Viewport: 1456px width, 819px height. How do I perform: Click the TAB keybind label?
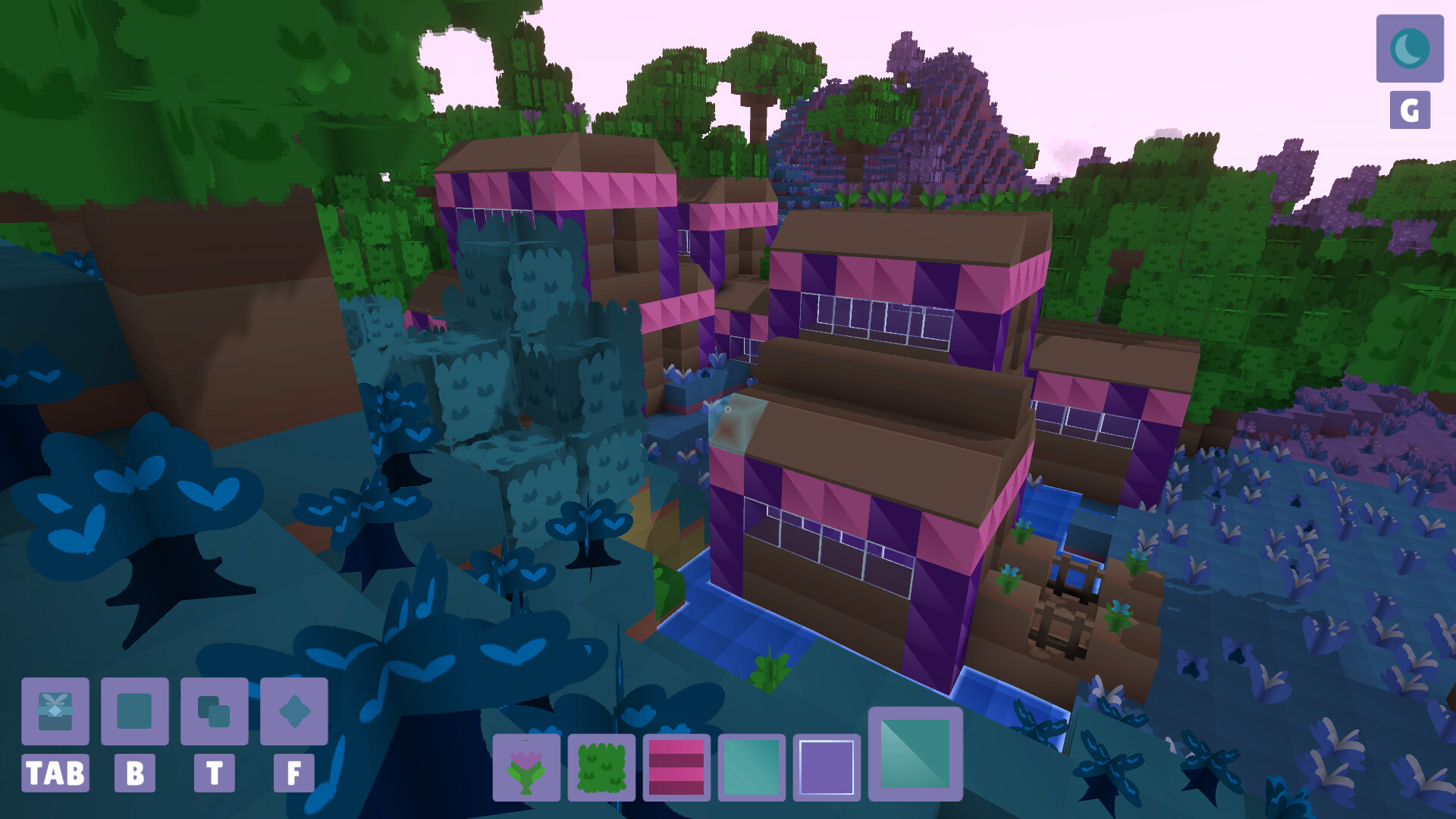point(54,773)
